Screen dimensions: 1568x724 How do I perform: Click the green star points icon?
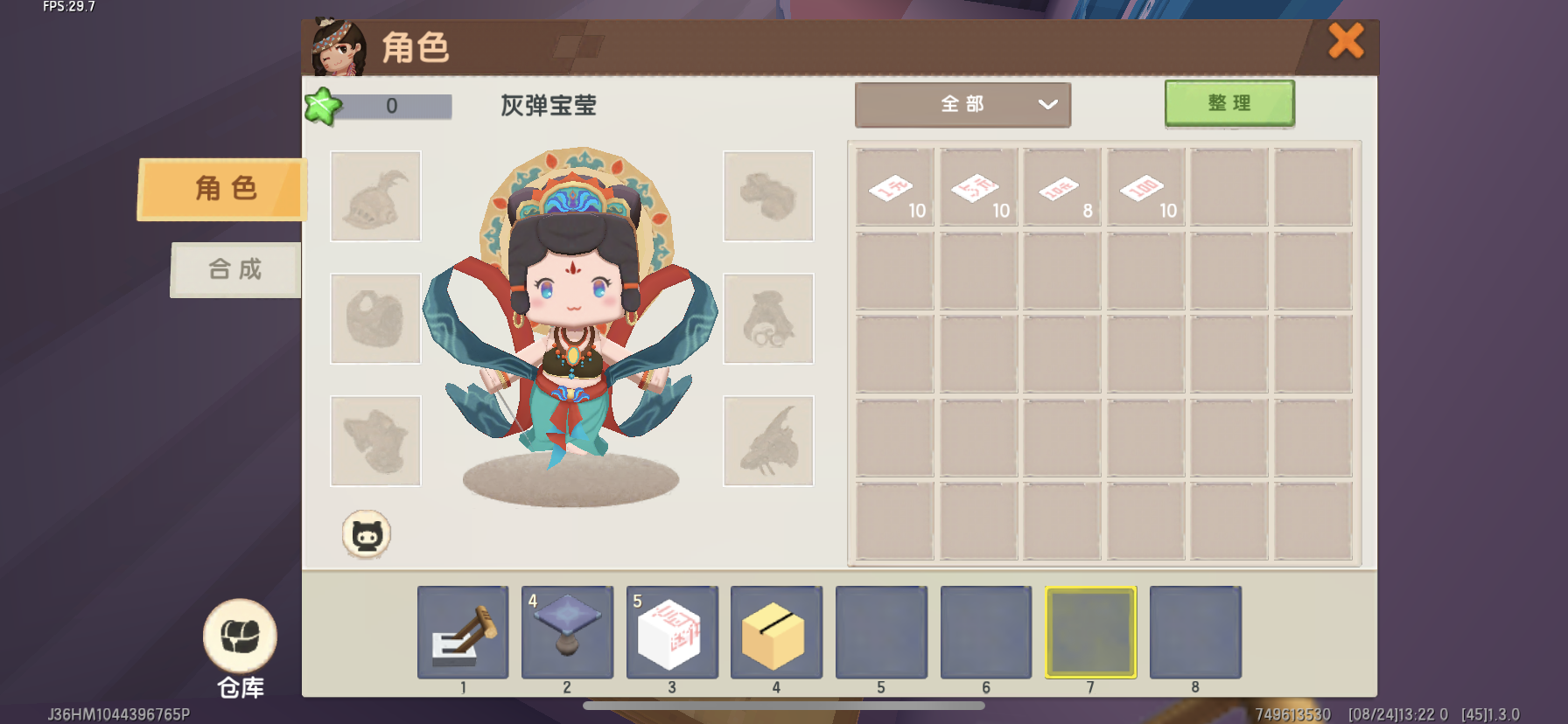click(322, 107)
